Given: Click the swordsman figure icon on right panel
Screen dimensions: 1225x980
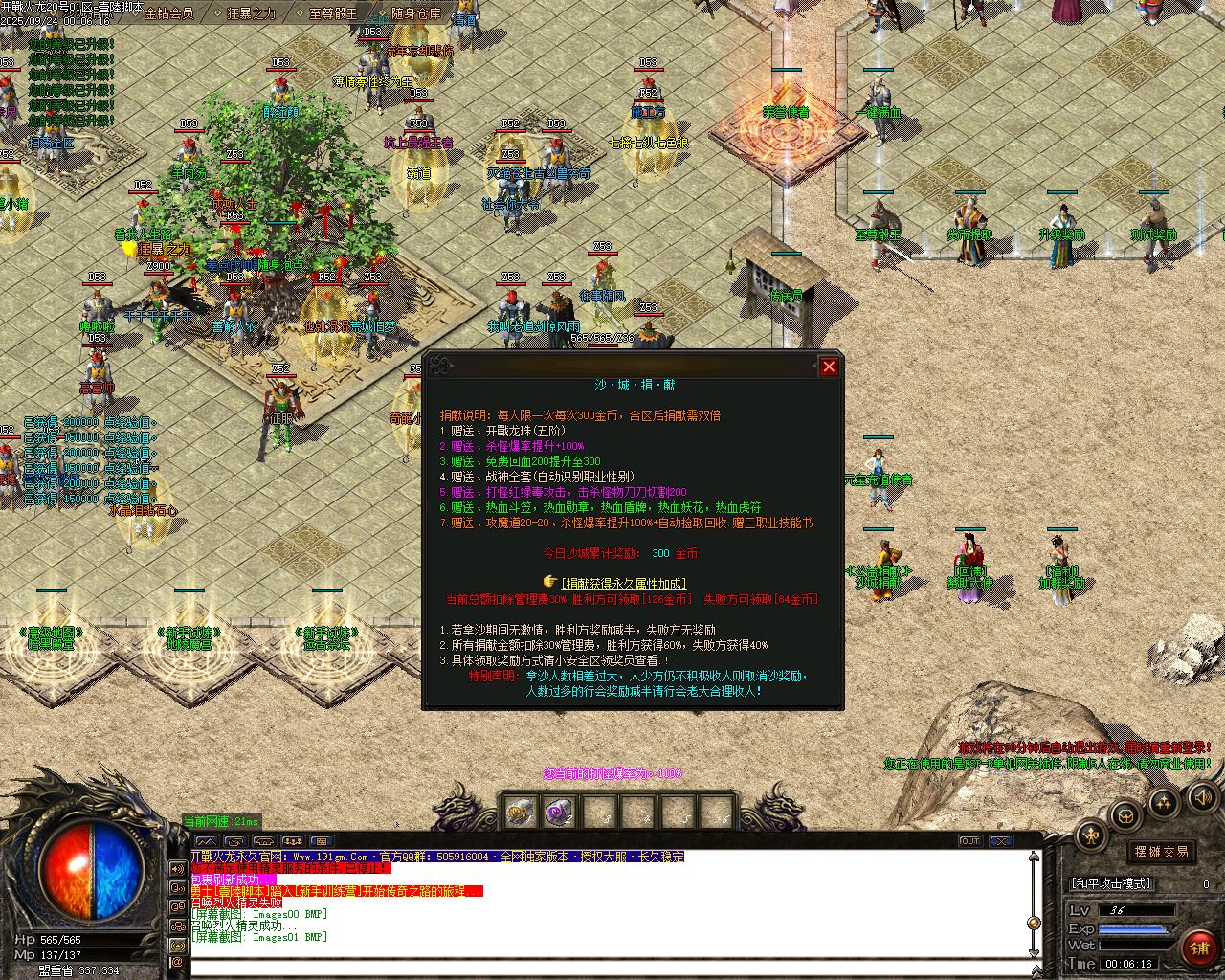Looking at the screenshot, I should tap(1091, 835).
